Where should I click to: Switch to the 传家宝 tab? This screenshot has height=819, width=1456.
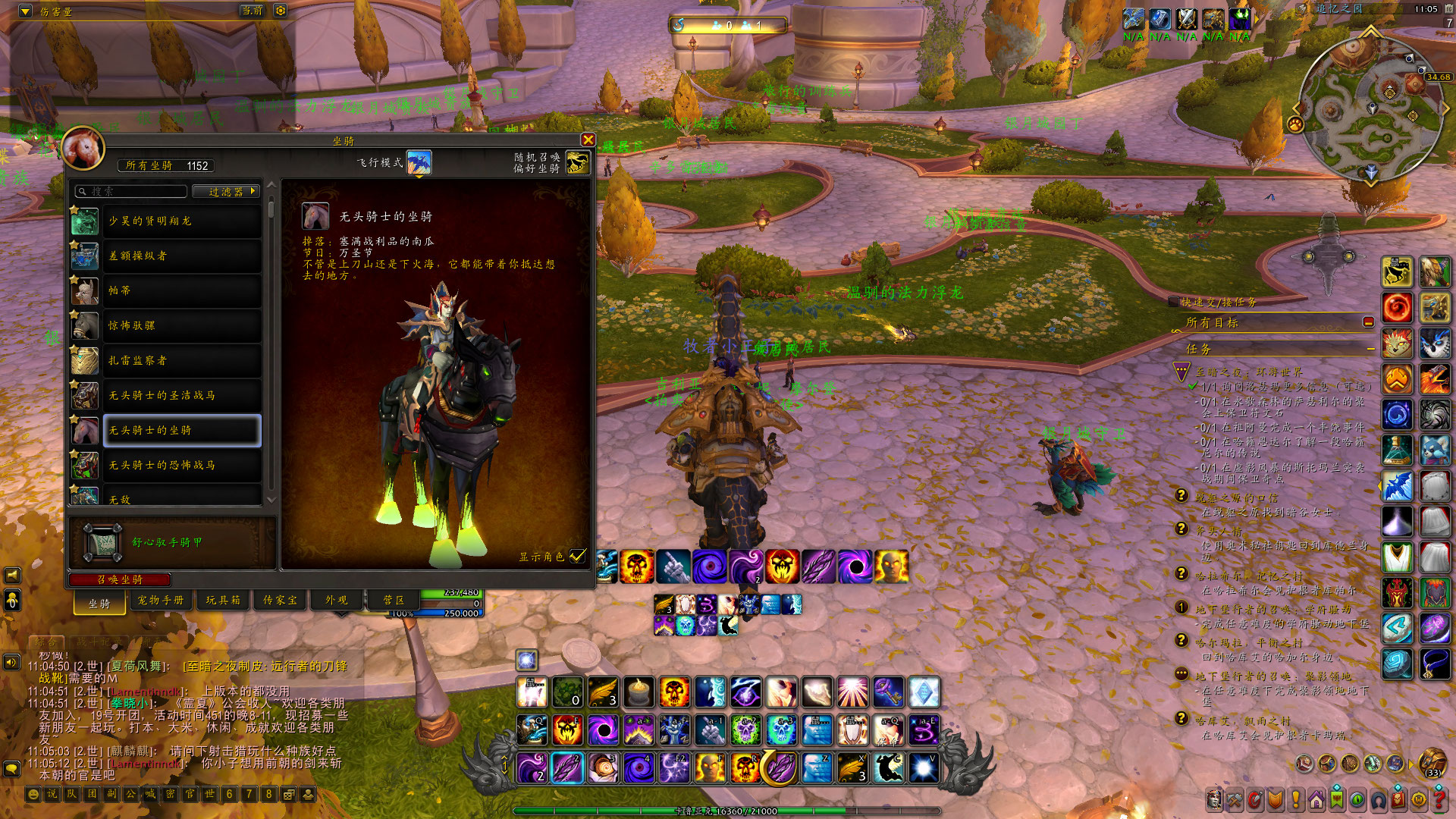tap(280, 600)
